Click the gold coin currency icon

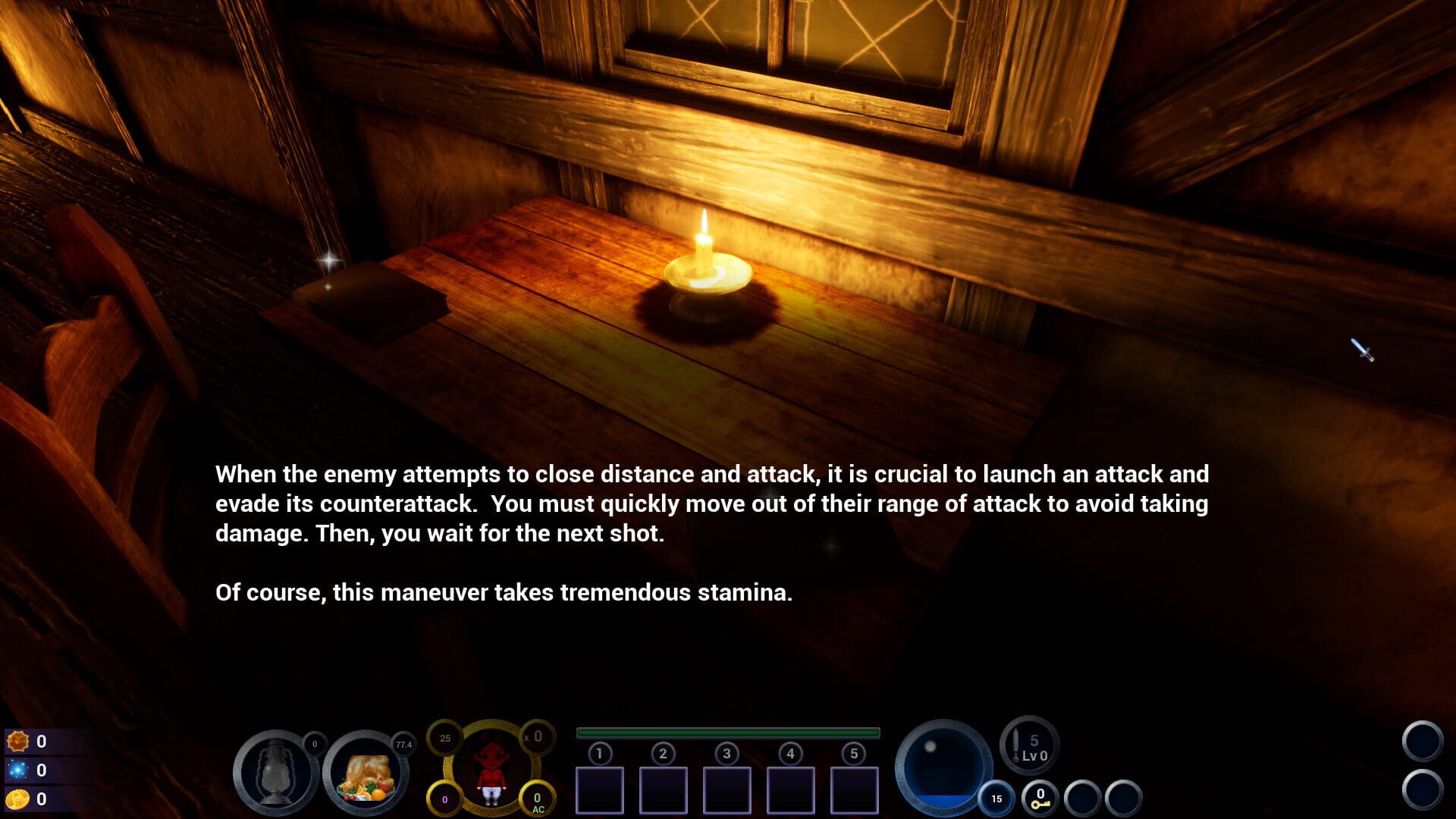point(19,797)
